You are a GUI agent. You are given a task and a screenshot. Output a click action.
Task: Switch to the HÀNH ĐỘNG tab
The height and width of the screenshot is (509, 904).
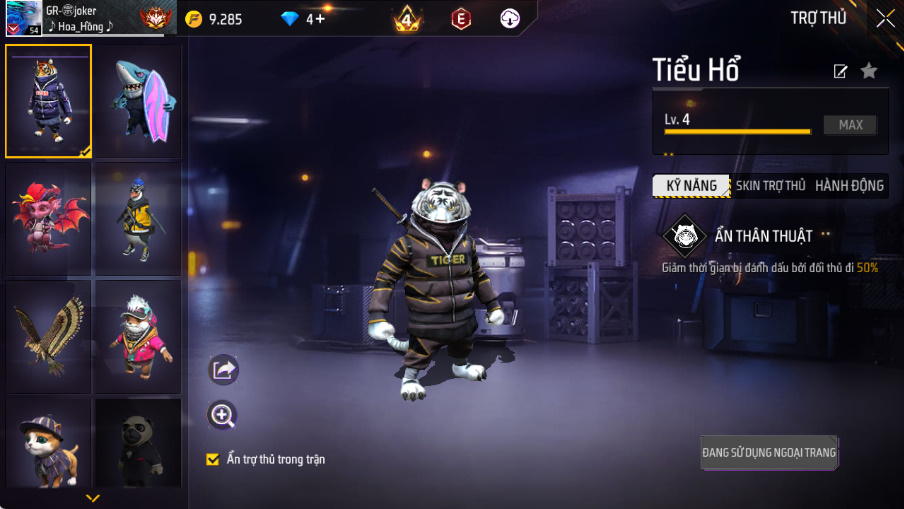849,186
